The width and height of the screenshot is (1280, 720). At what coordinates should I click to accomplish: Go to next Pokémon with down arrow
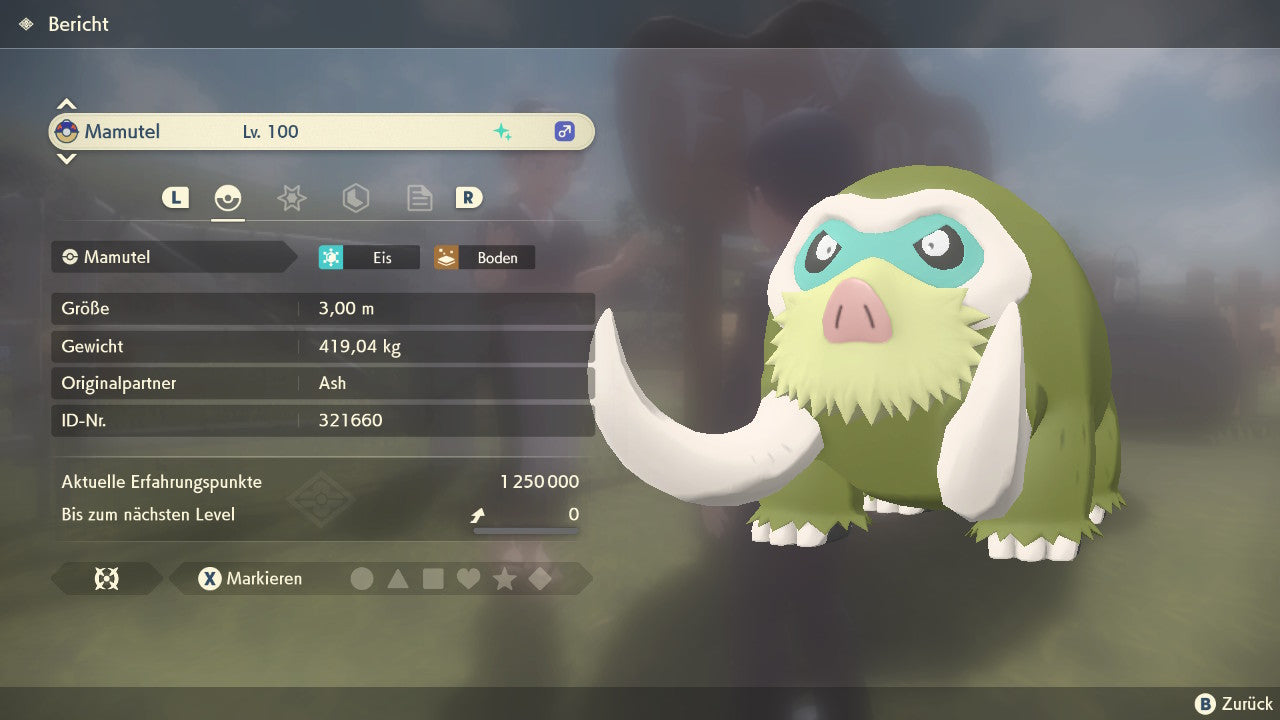tap(66, 159)
